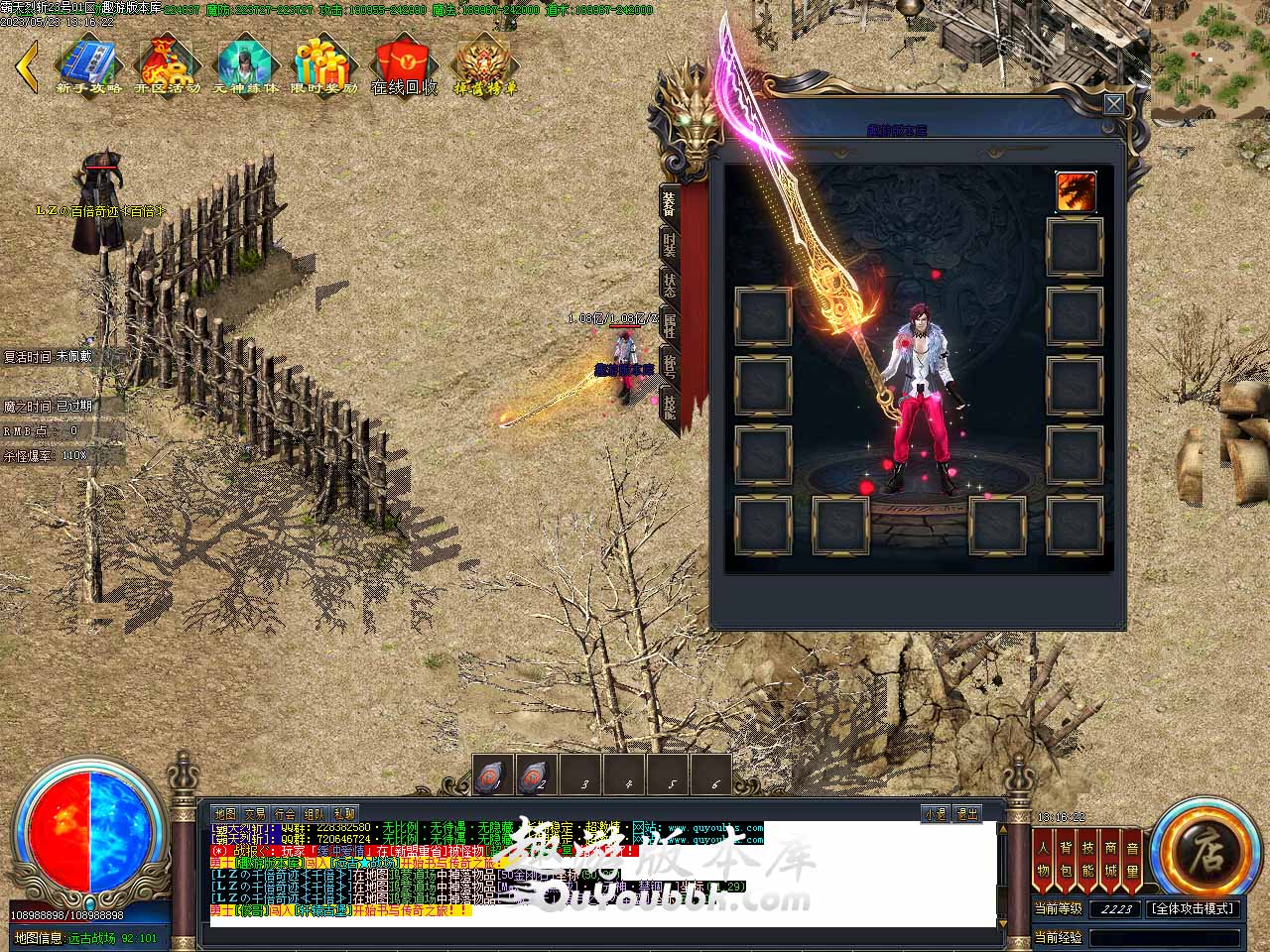Open the 商城 mall button
The image size is (1270, 952).
(x=1110, y=859)
